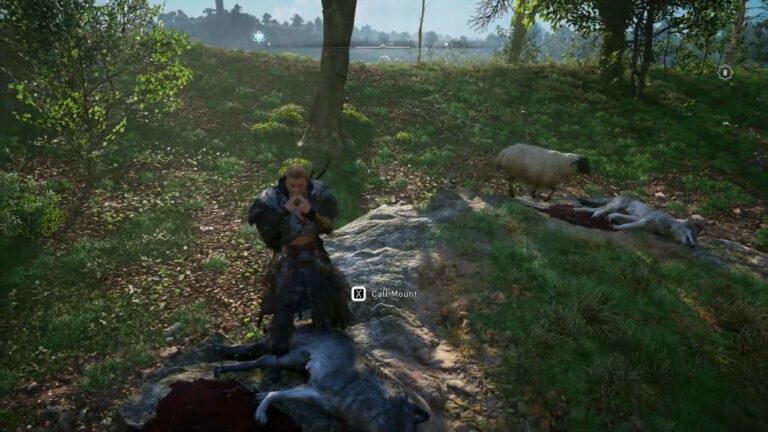
Task: Click the circular icon showing number 8
Action: tap(725, 72)
